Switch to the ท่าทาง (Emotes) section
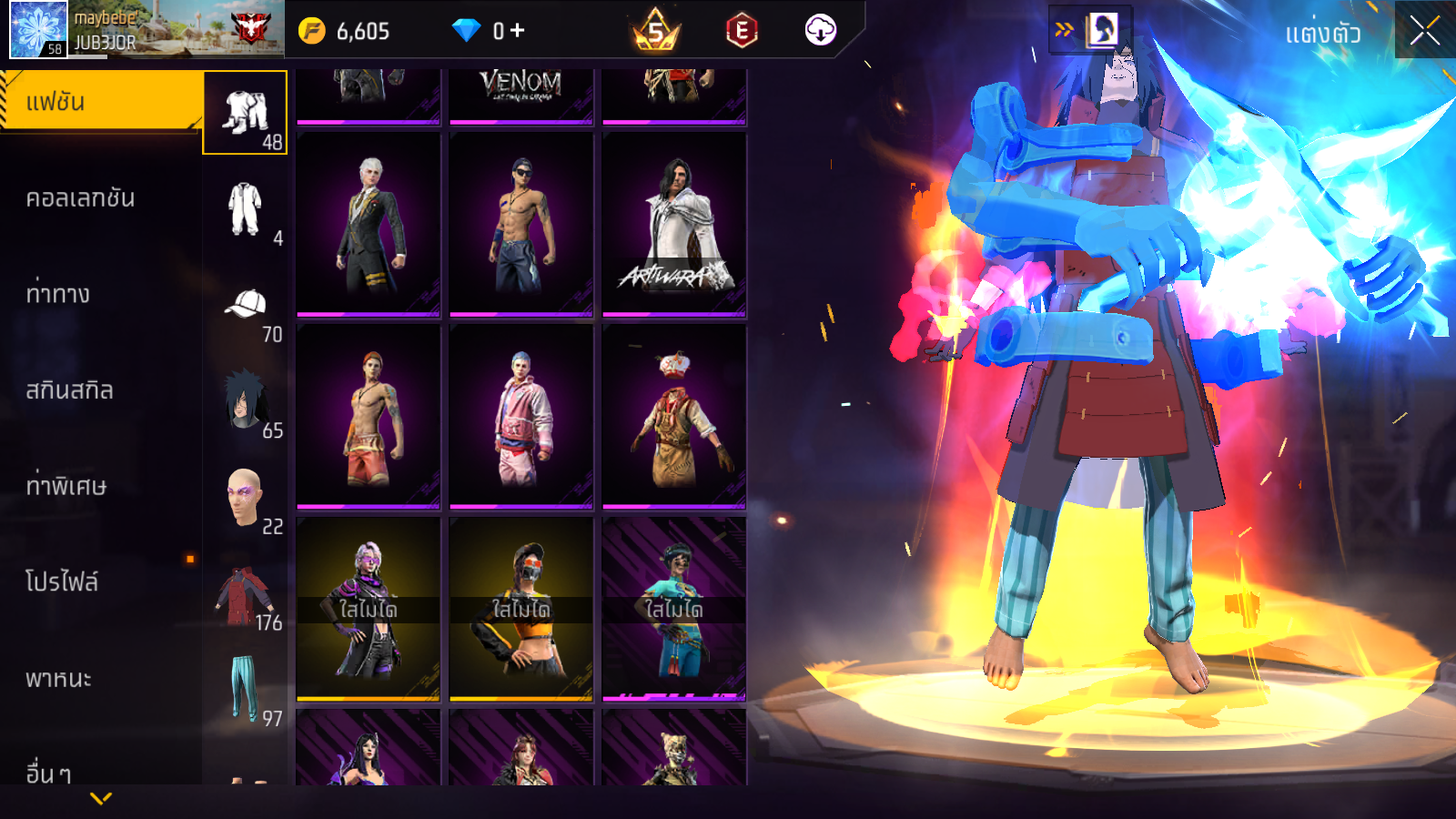The width and height of the screenshot is (1456, 819). 58,294
